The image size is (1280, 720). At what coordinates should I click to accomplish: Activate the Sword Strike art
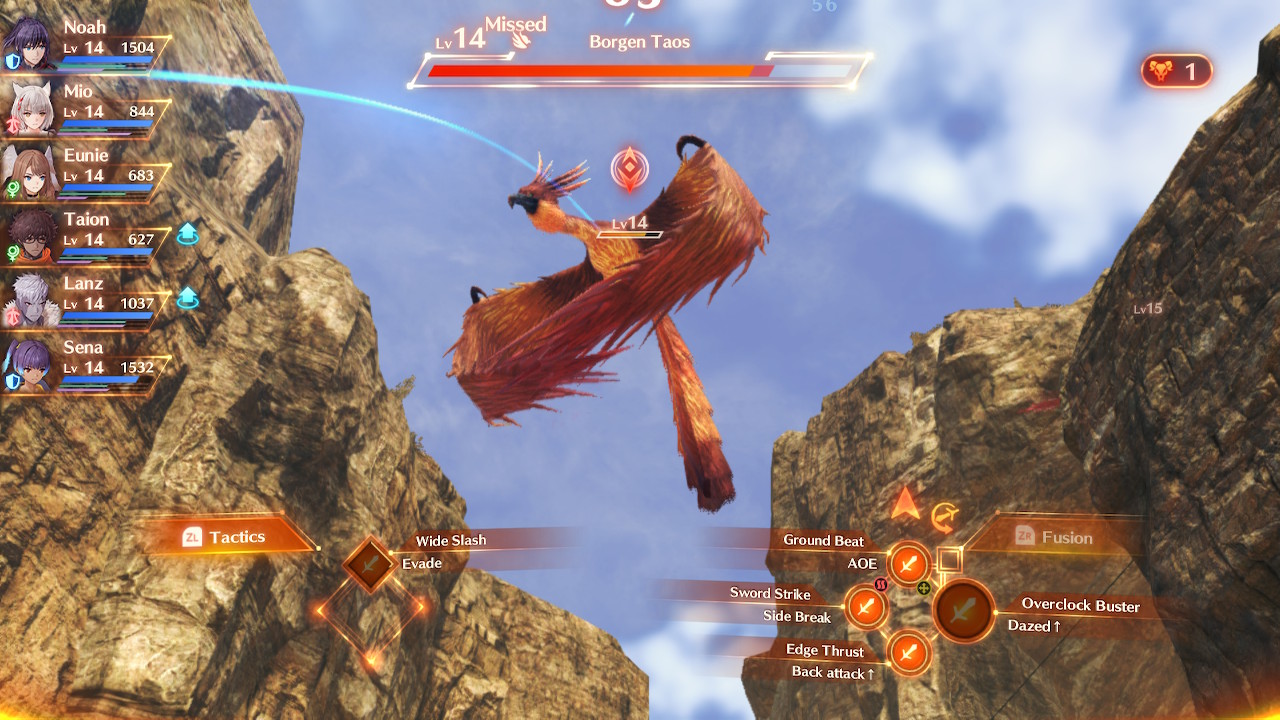866,606
